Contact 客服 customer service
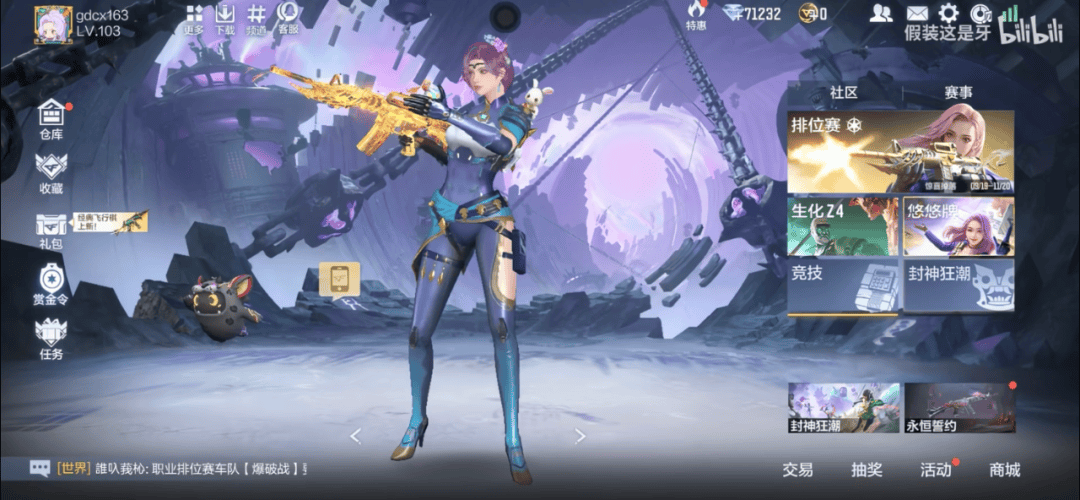This screenshot has width=1080, height=500. coord(288,18)
